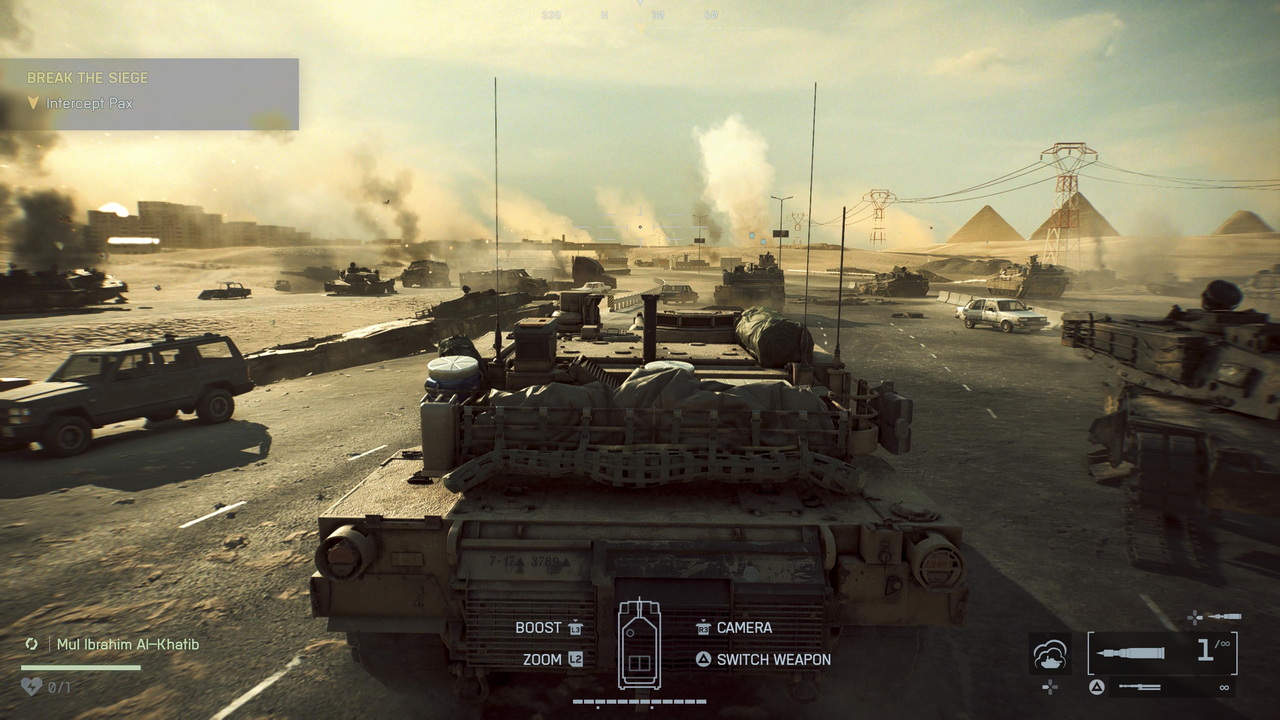The image size is (1280, 720).
Task: Select the Intercept Pax objective
Action: click(x=89, y=103)
